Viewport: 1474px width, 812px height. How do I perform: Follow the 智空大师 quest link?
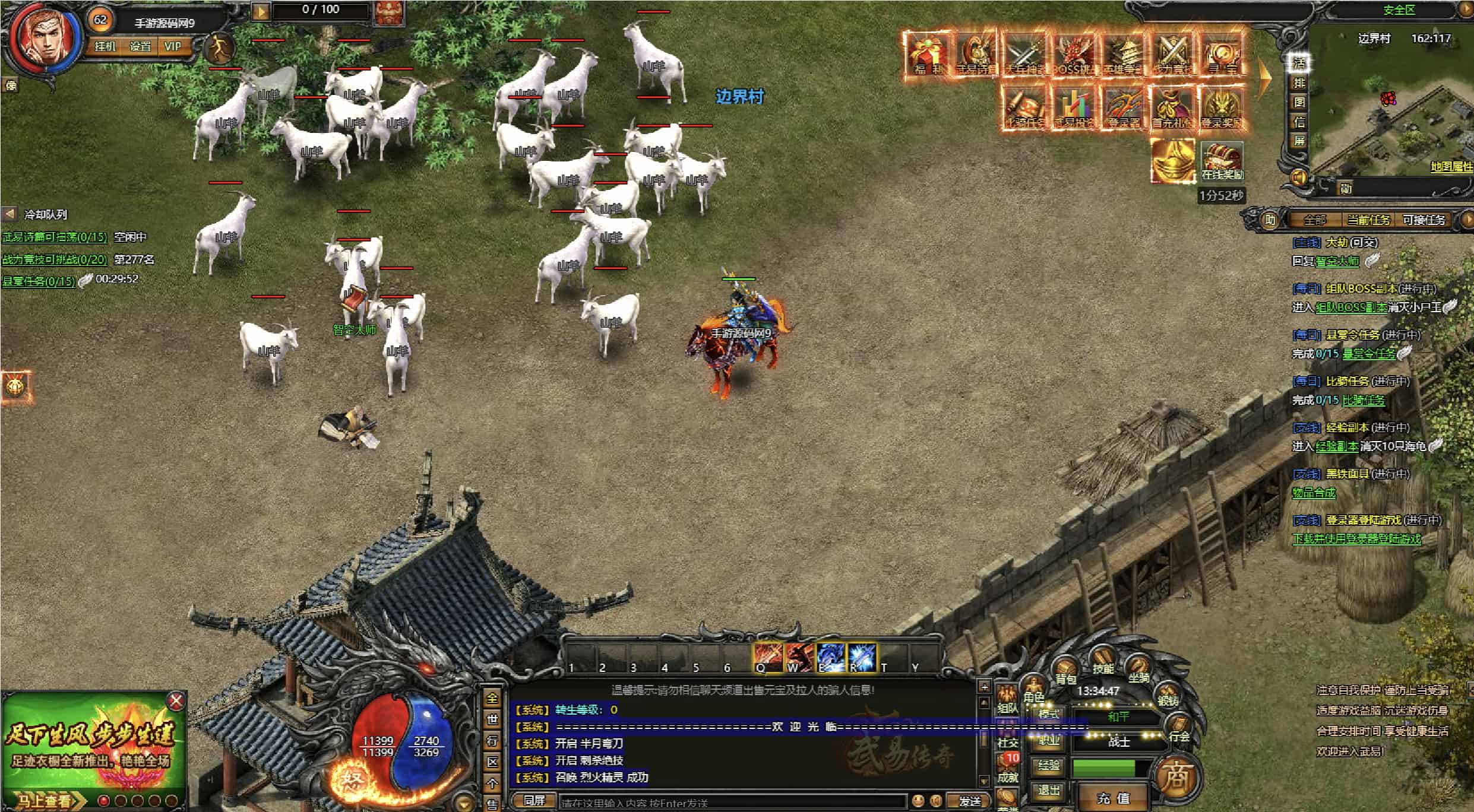1337,261
